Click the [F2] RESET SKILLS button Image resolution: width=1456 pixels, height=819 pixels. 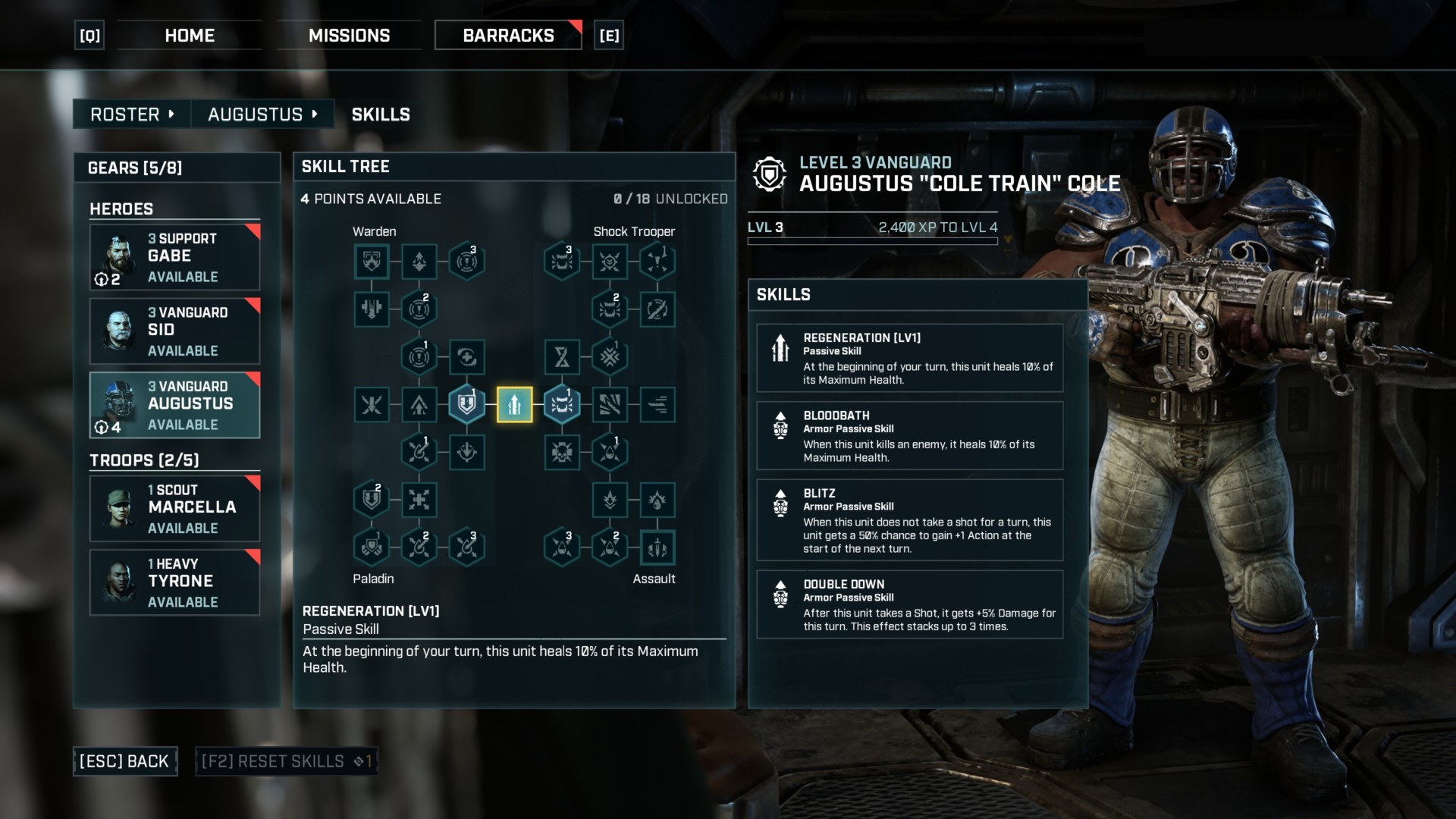(x=286, y=761)
